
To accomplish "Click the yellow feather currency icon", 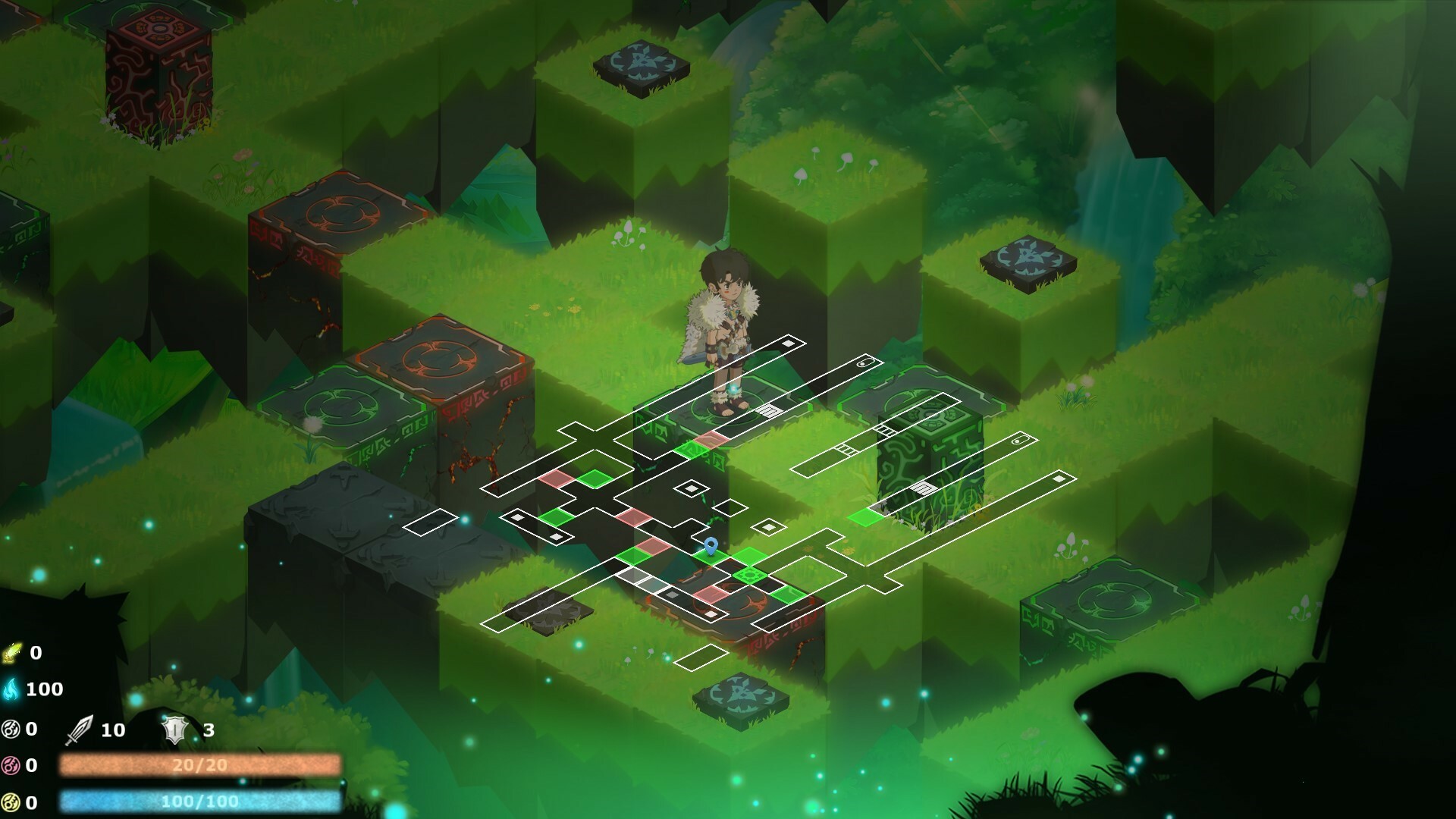I will click(x=11, y=654).
